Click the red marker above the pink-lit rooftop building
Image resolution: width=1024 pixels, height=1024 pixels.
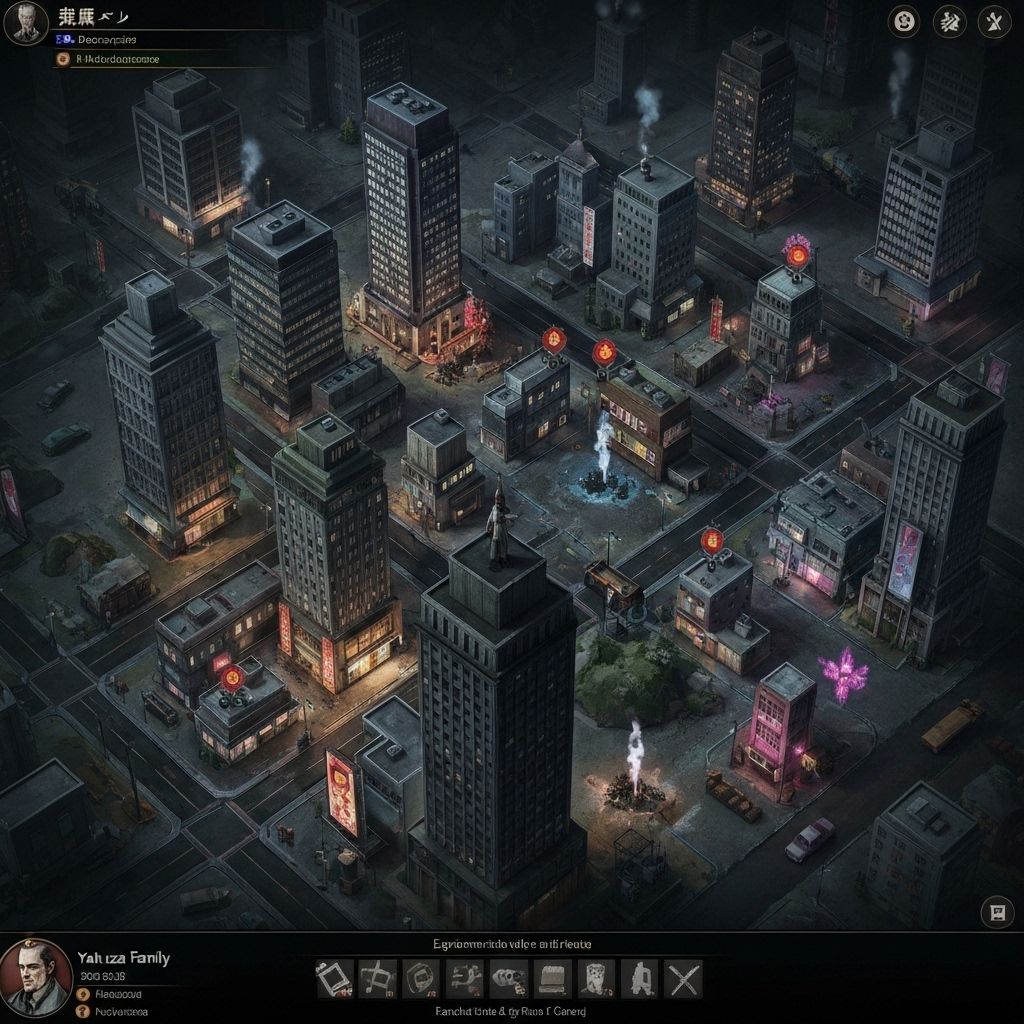click(x=797, y=255)
